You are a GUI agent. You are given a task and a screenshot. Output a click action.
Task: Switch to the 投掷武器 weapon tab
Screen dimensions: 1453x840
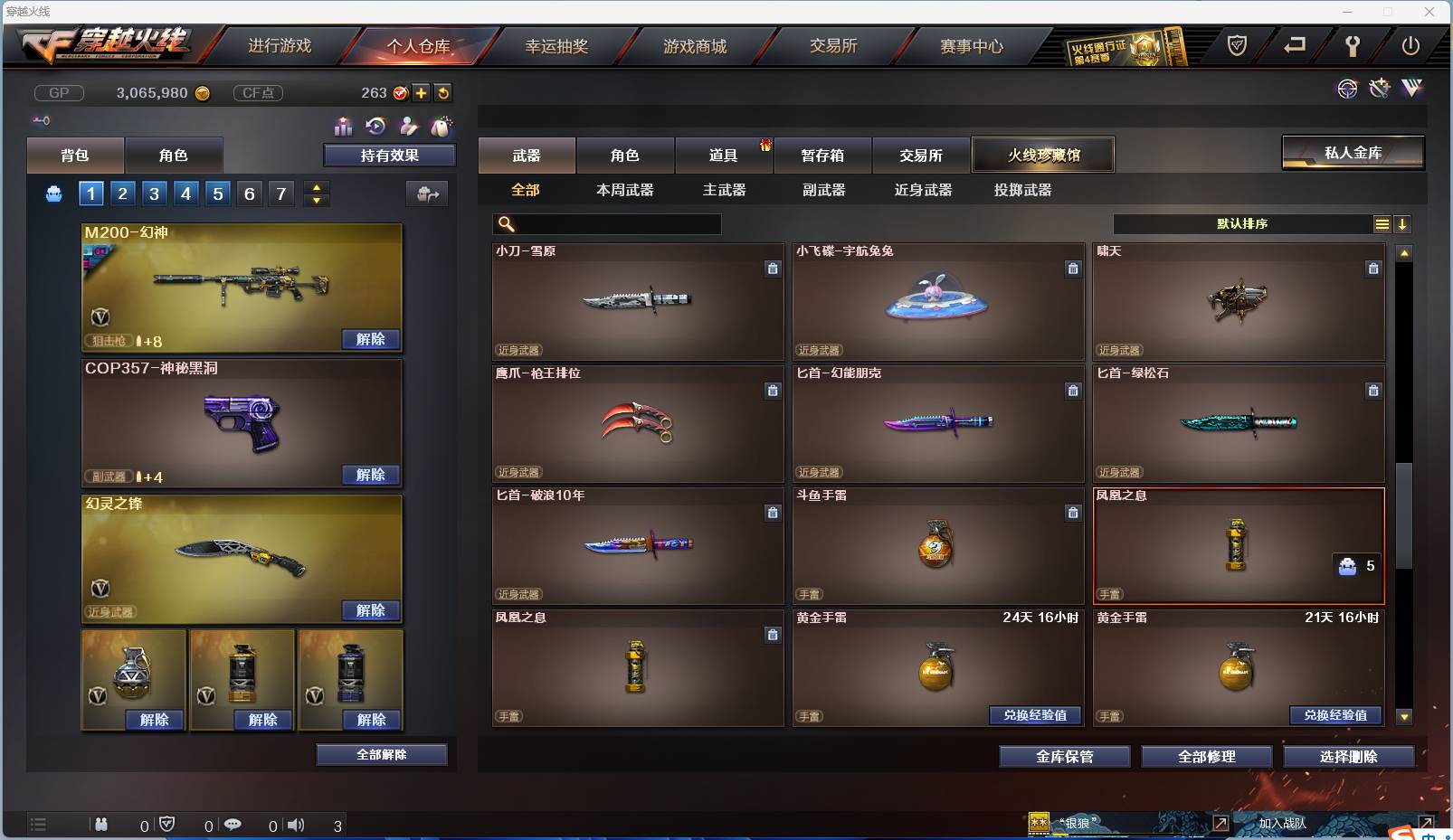1021,190
